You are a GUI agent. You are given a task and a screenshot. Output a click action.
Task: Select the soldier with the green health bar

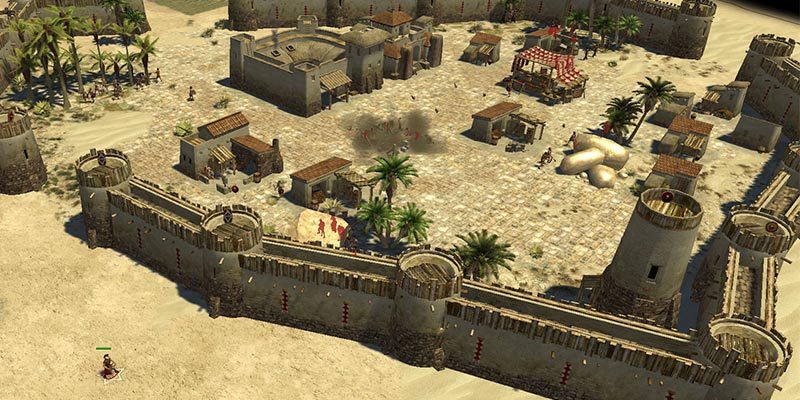tap(108, 366)
